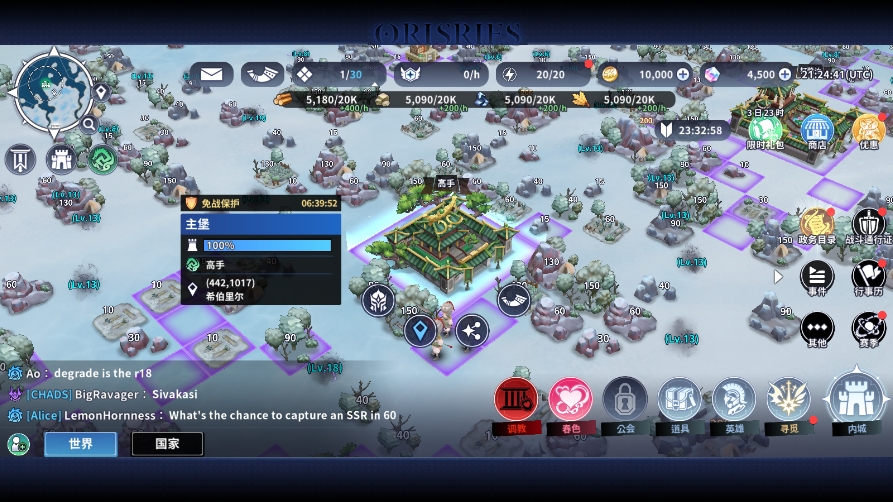This screenshot has width=893, height=502.
Task: Open the 行事历 calendar
Action: click(x=868, y=277)
